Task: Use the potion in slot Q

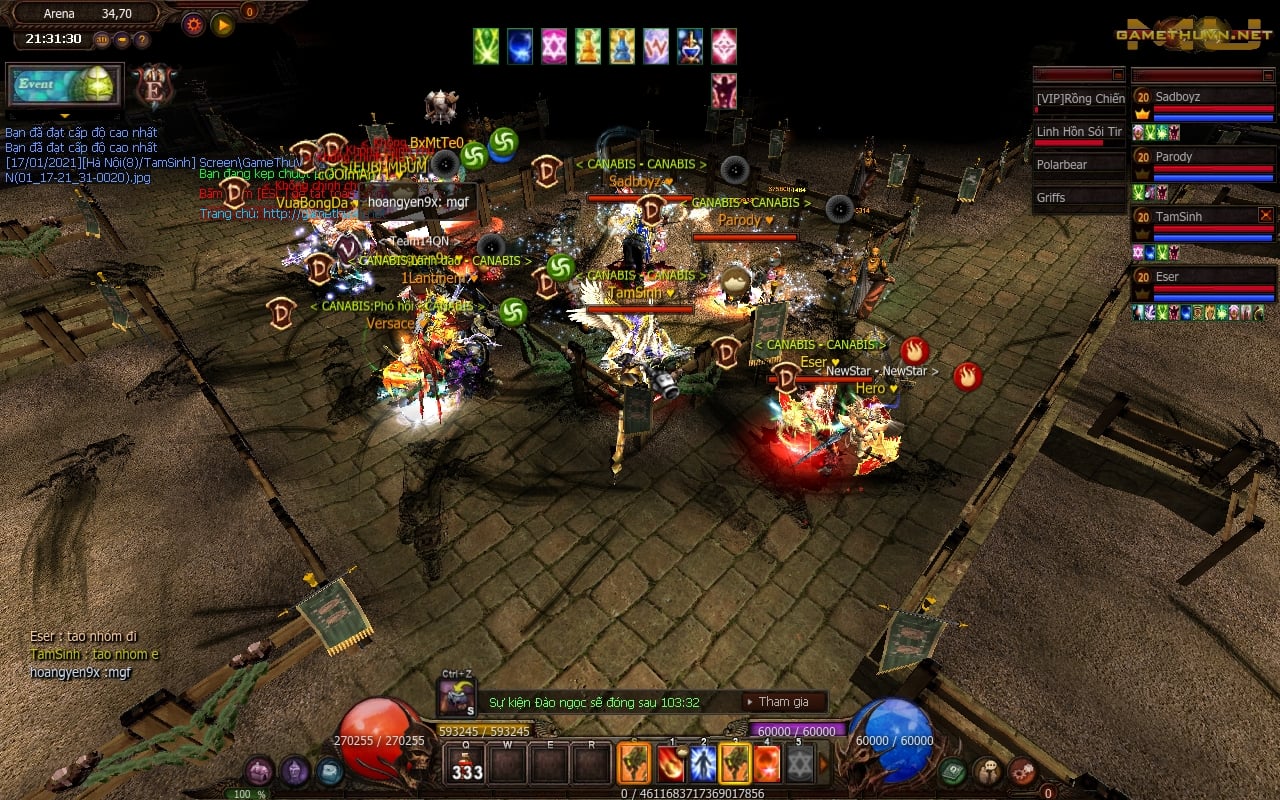Action: 466,764
